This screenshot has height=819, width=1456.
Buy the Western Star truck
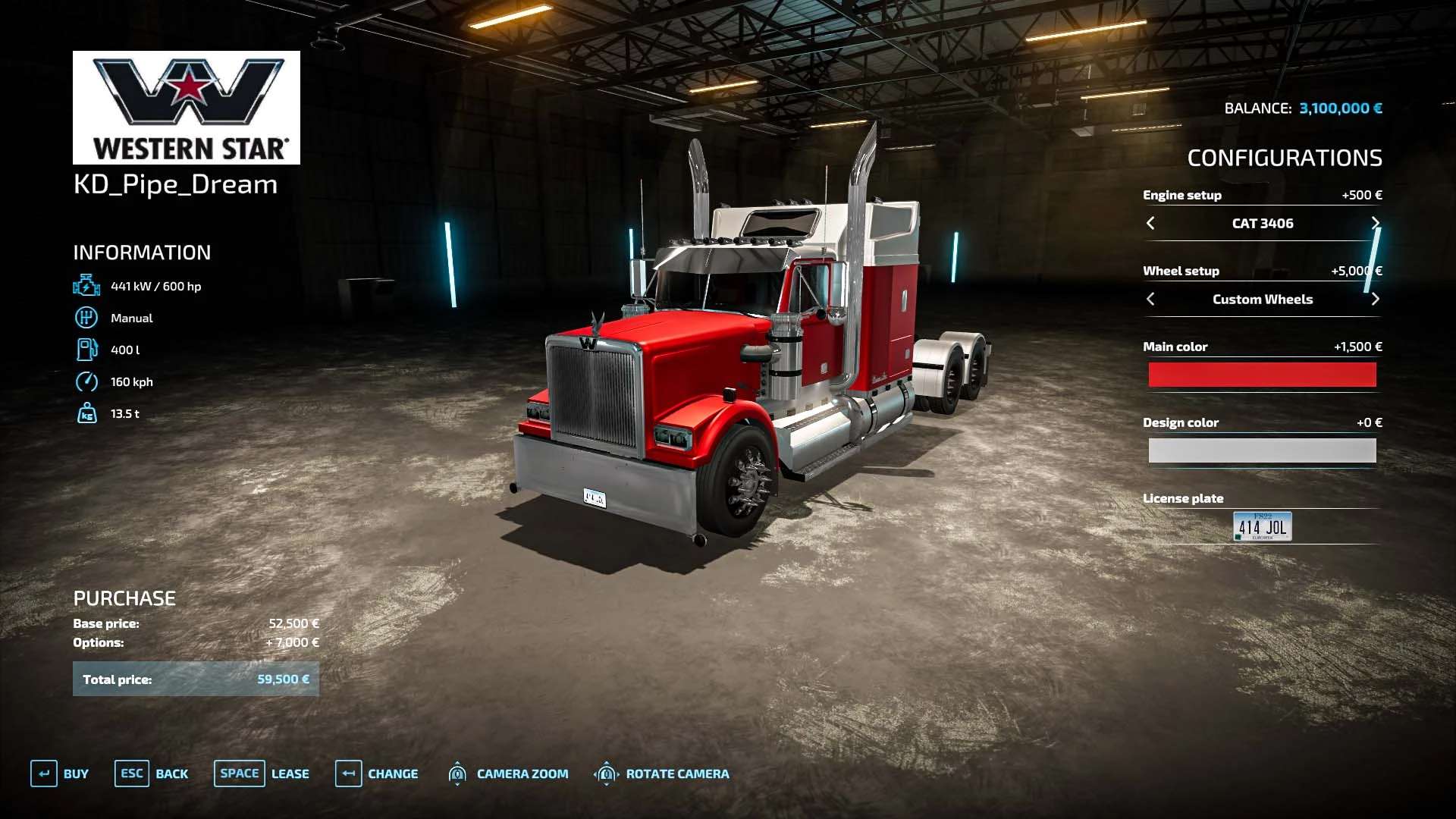pos(60,773)
